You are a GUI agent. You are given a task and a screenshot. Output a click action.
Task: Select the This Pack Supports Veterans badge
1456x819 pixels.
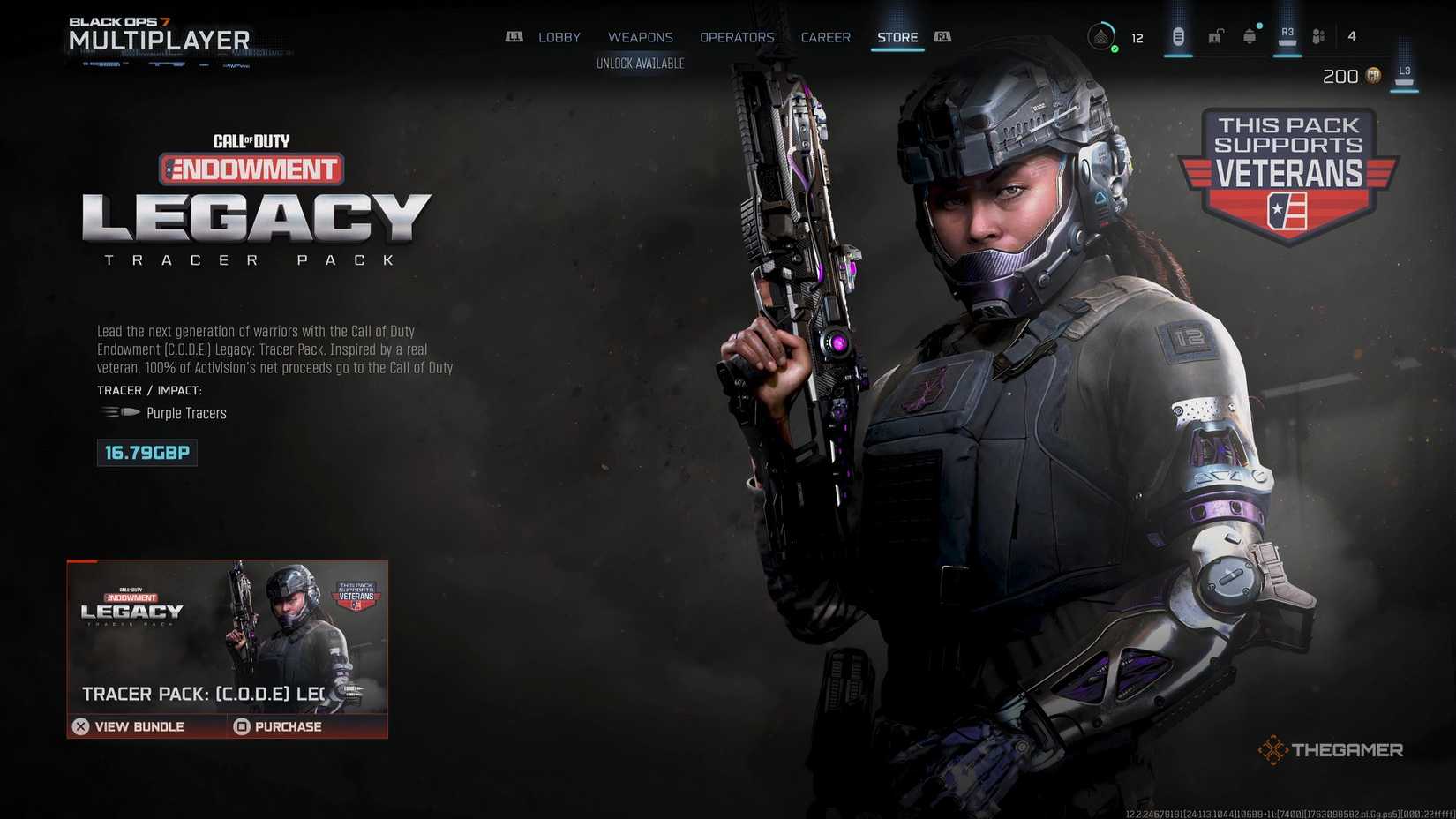click(x=1289, y=174)
